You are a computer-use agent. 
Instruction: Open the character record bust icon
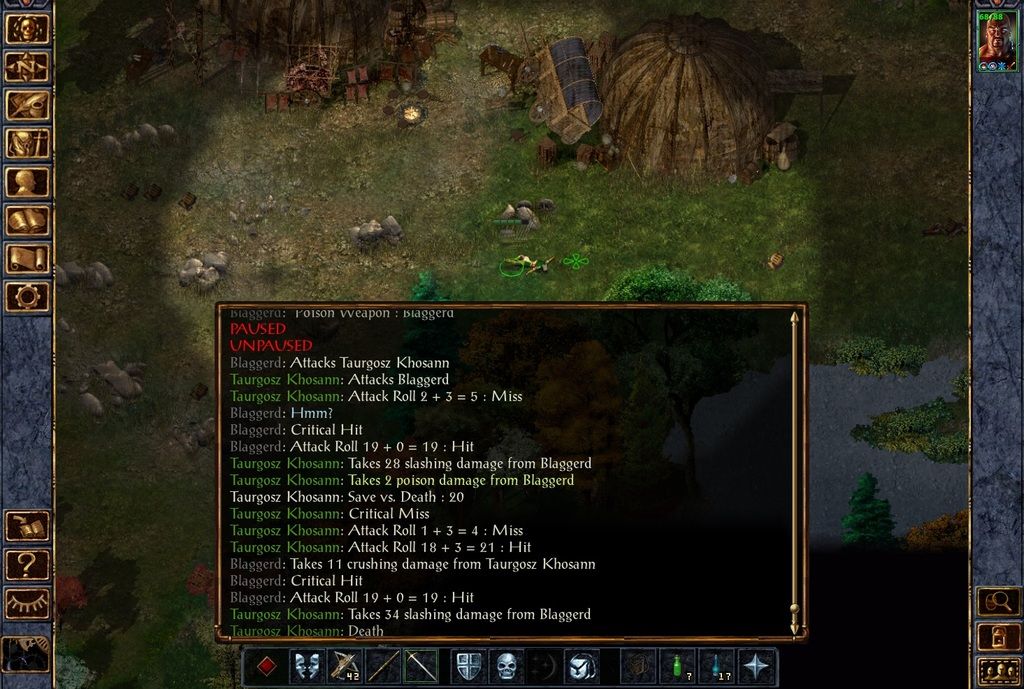(27, 182)
